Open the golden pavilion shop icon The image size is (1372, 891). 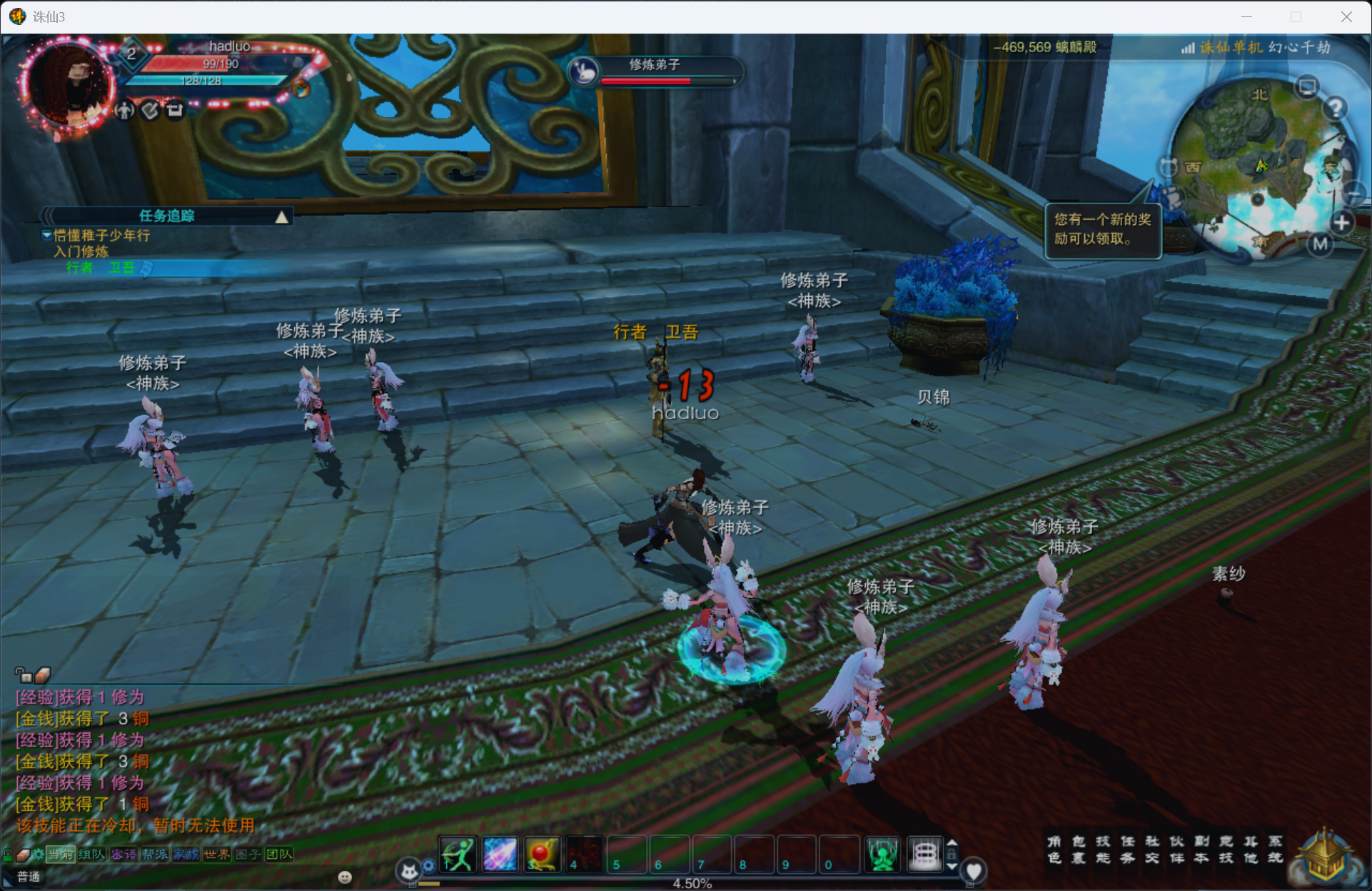pyautogui.click(x=1325, y=857)
